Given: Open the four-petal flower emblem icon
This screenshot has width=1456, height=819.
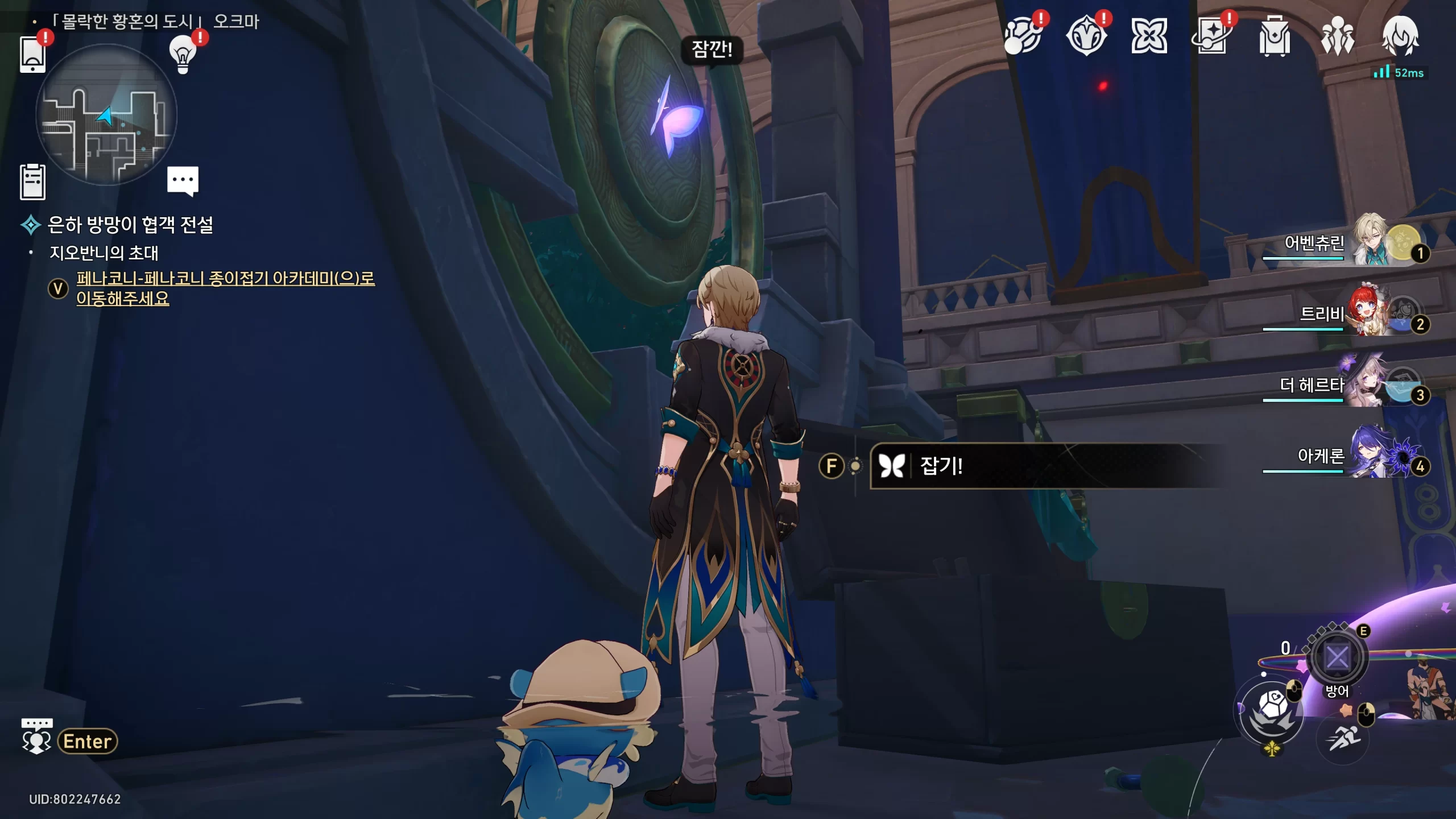Looking at the screenshot, I should point(1149,36).
